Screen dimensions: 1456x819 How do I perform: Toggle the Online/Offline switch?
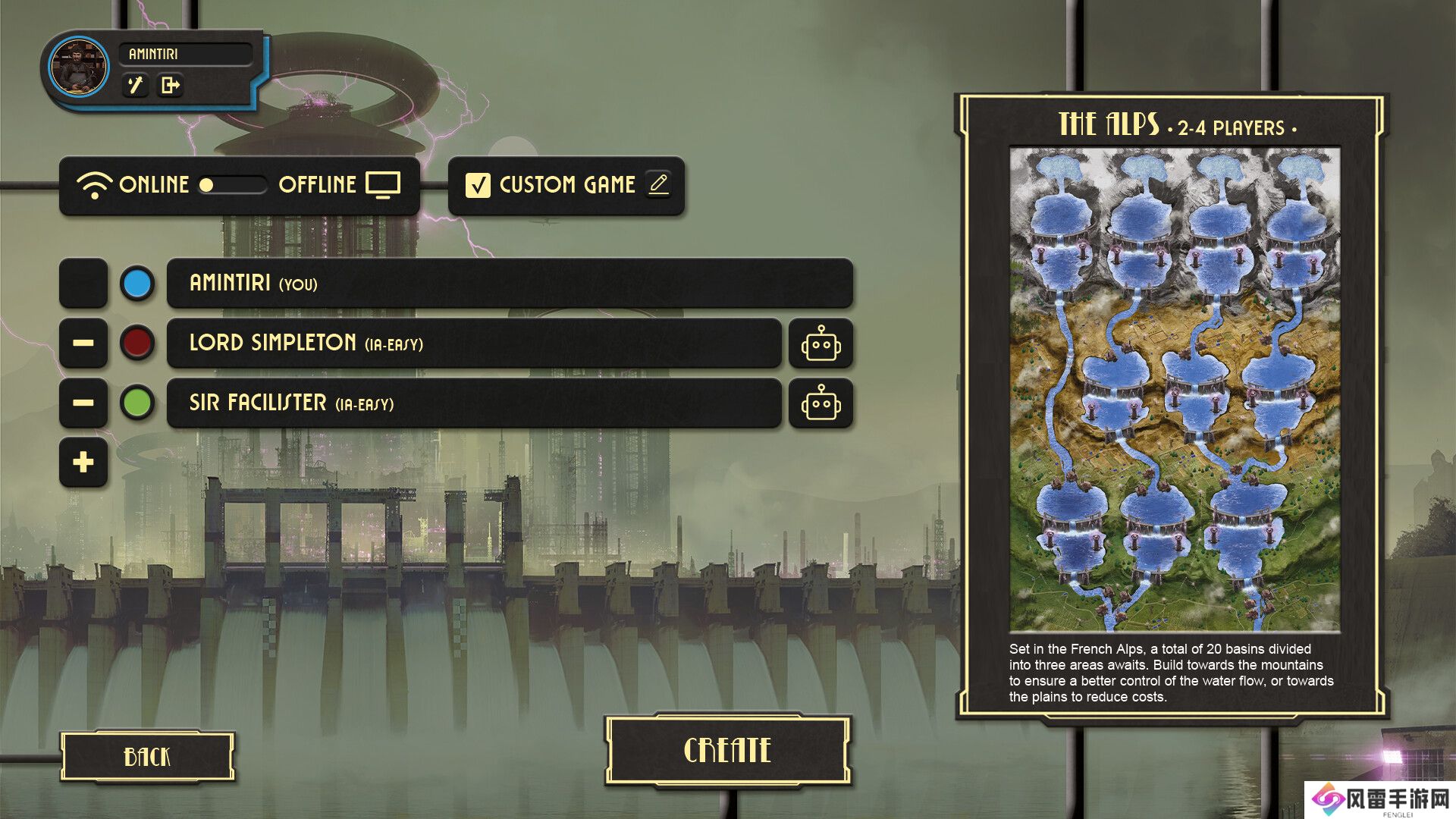click(x=232, y=184)
